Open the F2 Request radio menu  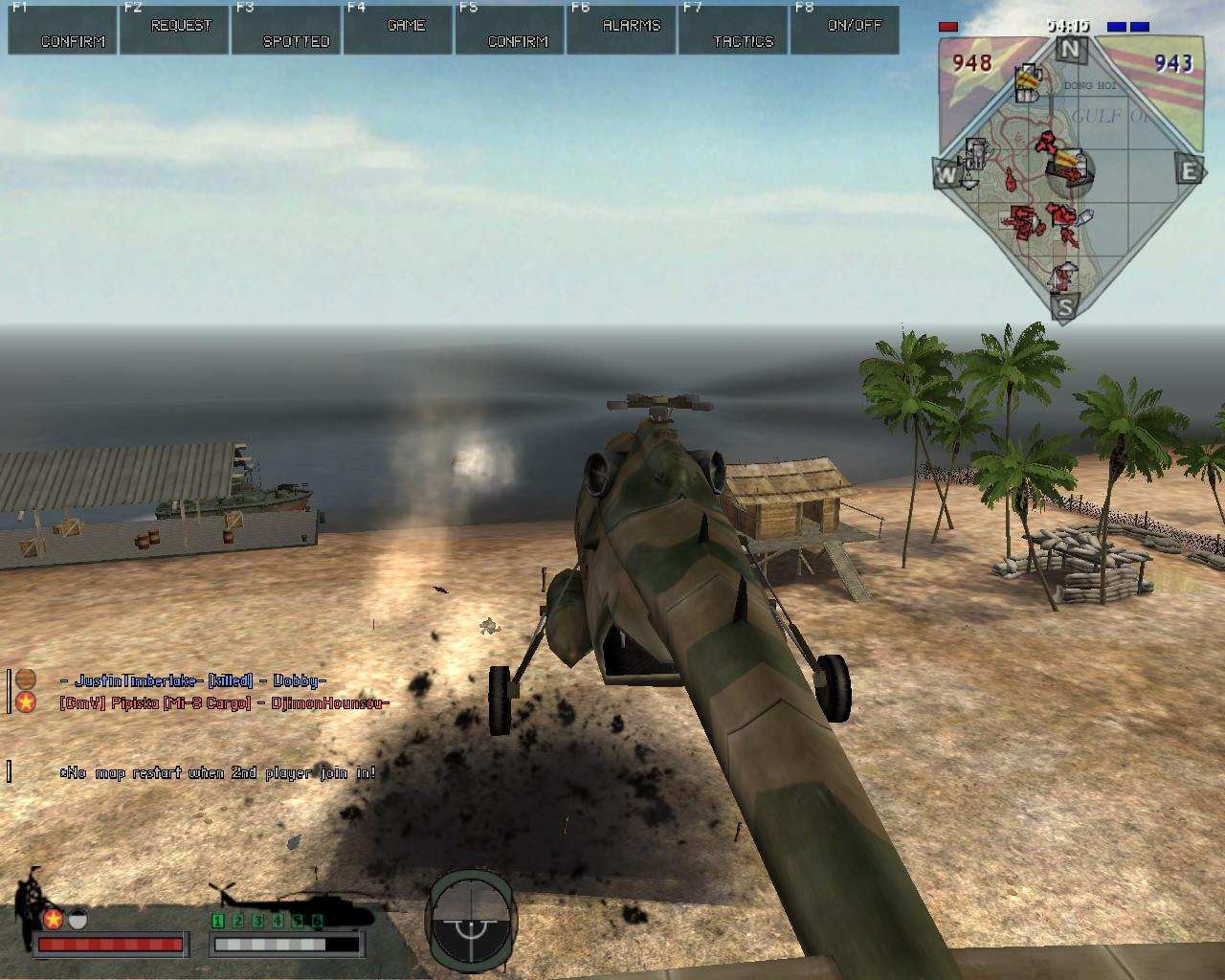click(175, 29)
